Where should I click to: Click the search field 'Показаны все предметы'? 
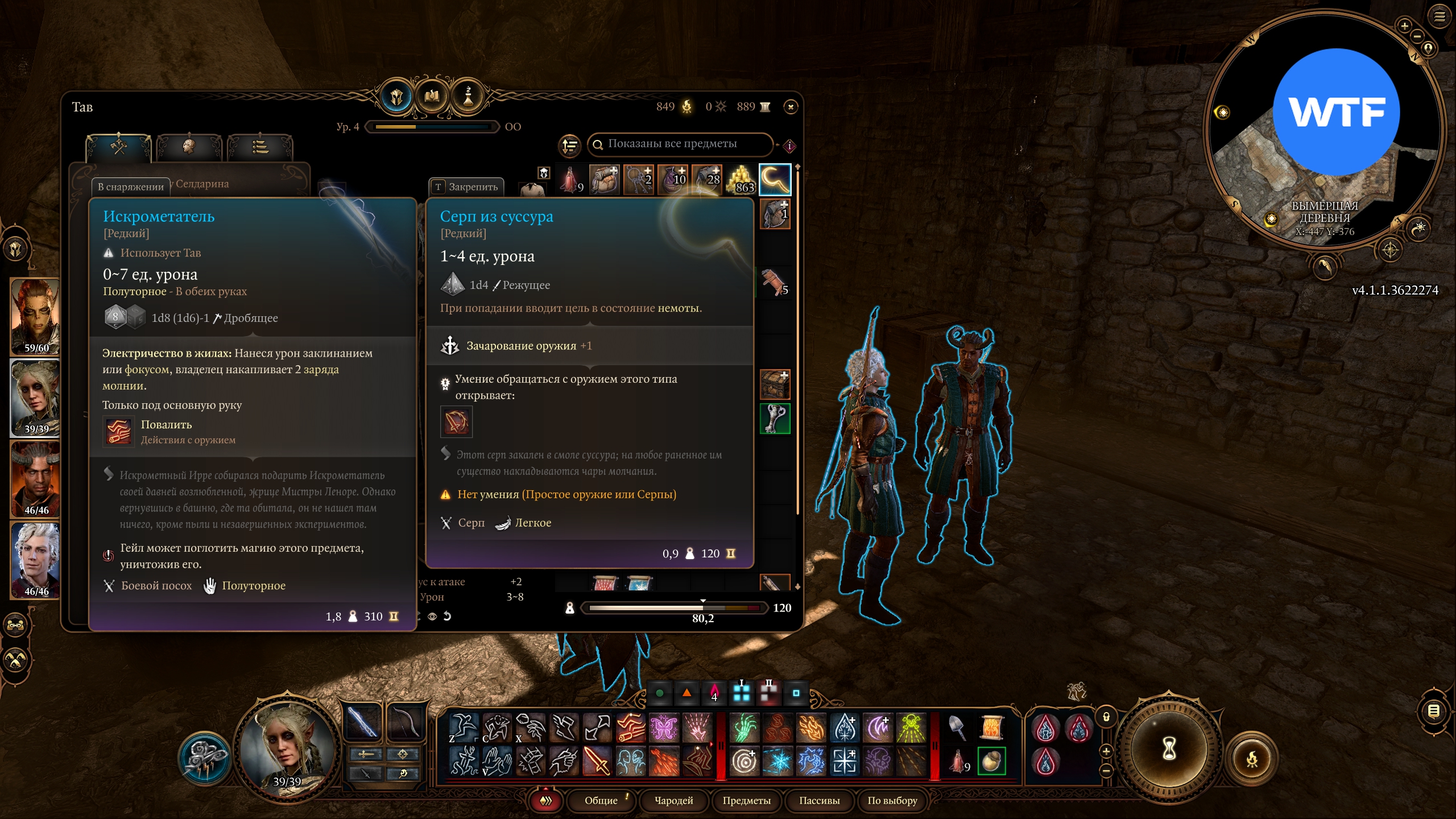[x=680, y=144]
